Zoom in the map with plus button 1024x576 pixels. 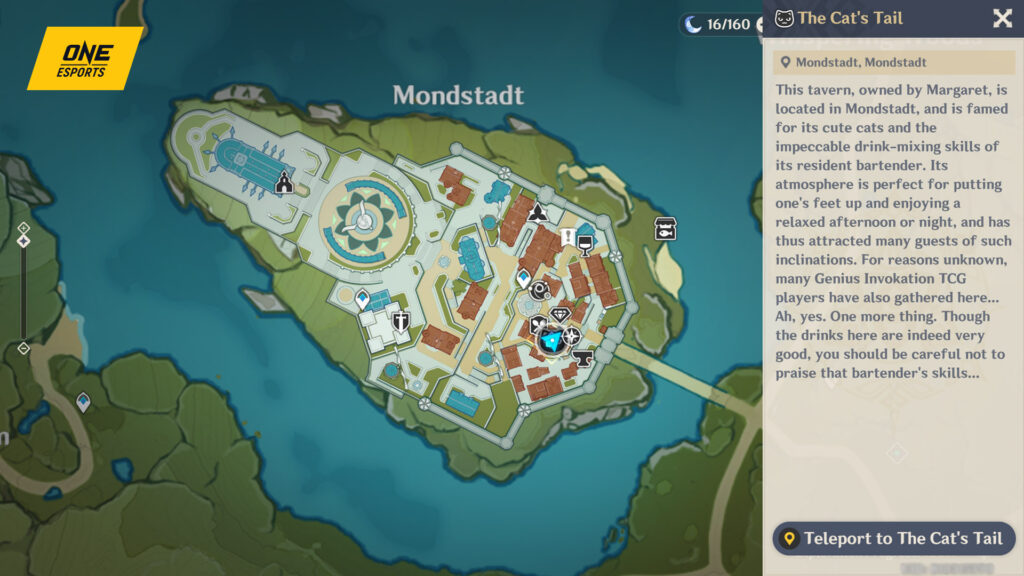[23, 228]
